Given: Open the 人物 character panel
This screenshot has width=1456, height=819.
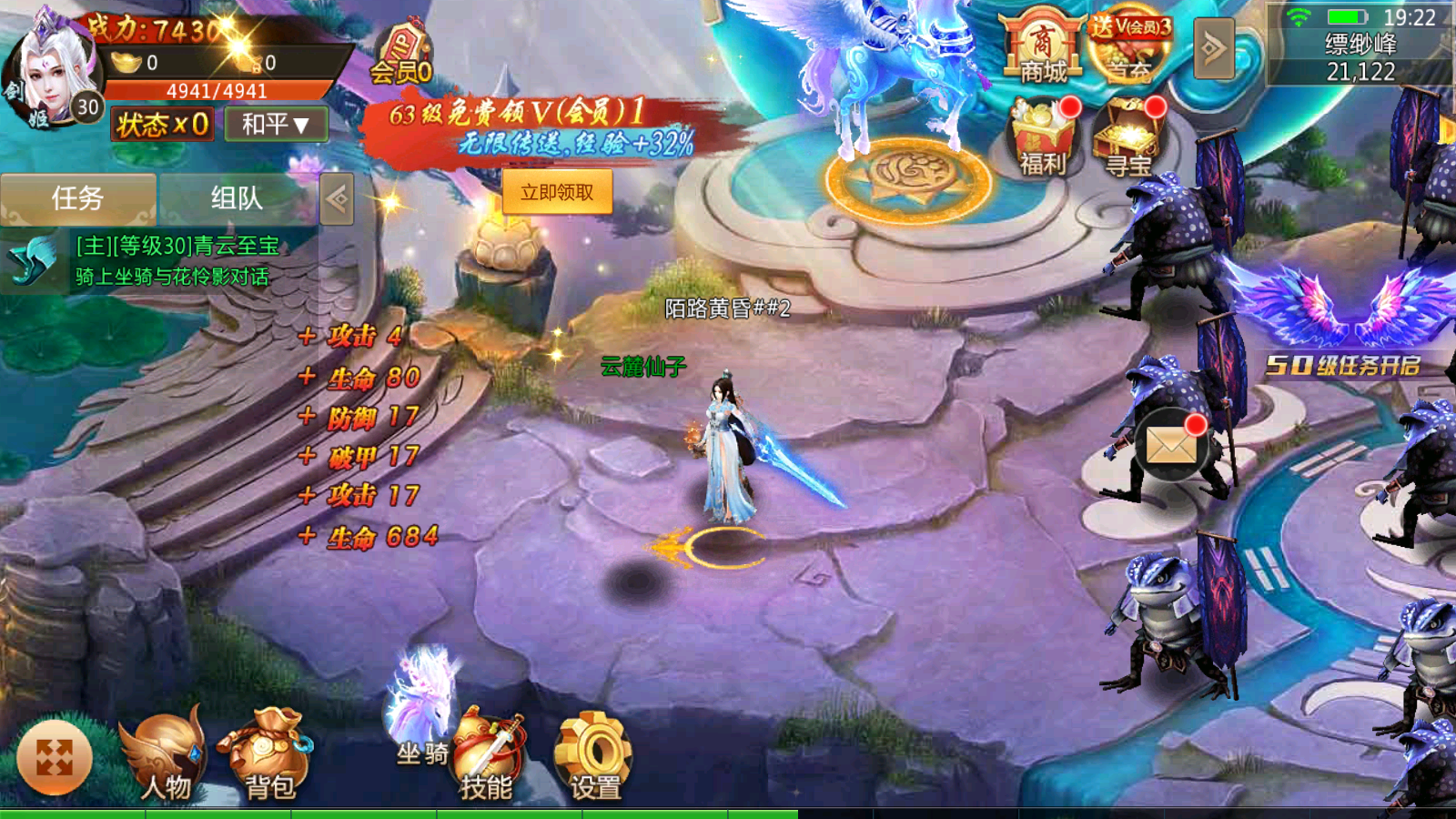Looking at the screenshot, I should click(x=164, y=755).
